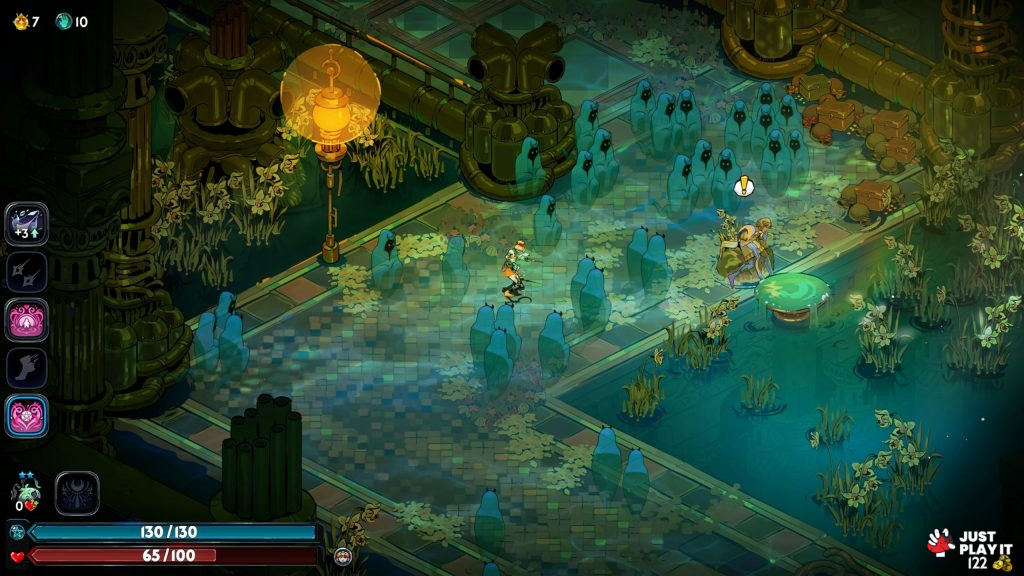Click the small round icon beside health bar

(342, 556)
